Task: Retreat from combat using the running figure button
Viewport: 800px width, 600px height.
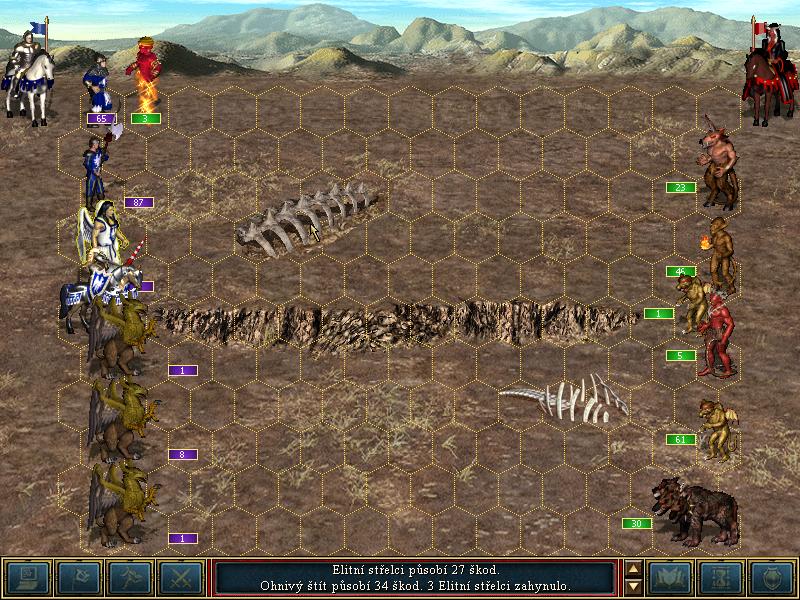Action: pyautogui.click(x=129, y=577)
